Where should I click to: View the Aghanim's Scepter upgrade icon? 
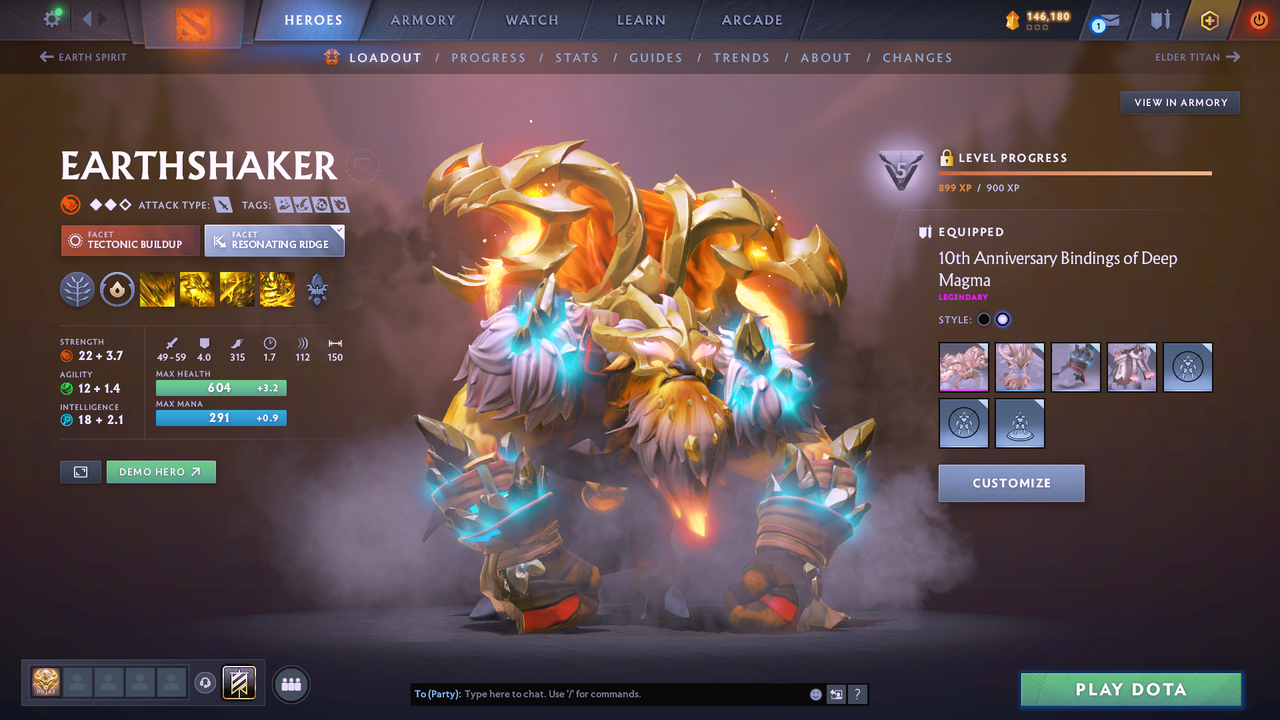pos(317,290)
